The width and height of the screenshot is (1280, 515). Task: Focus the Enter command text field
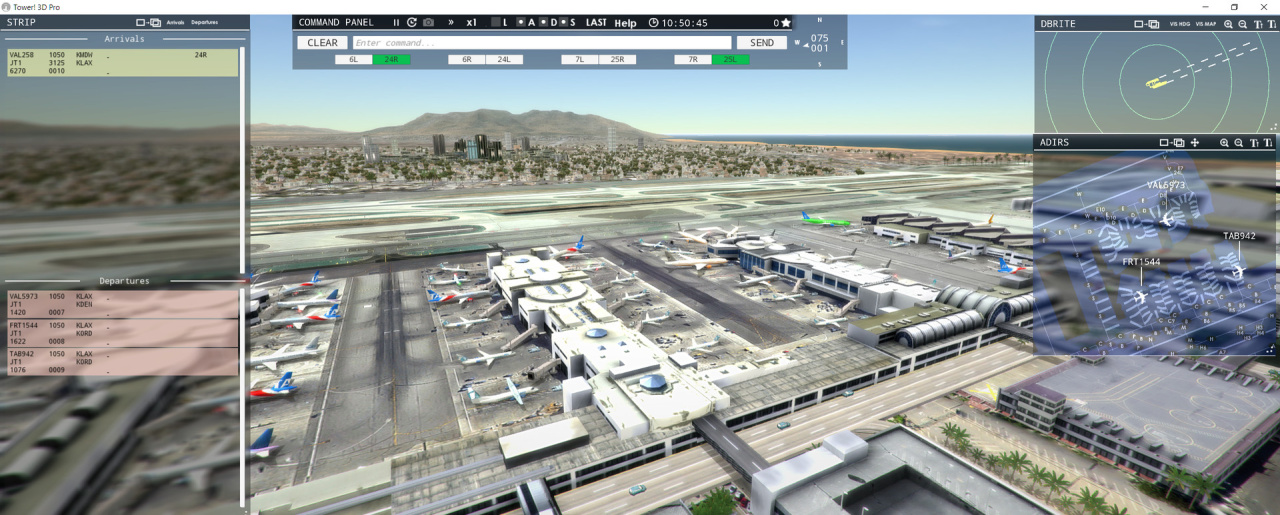point(541,43)
